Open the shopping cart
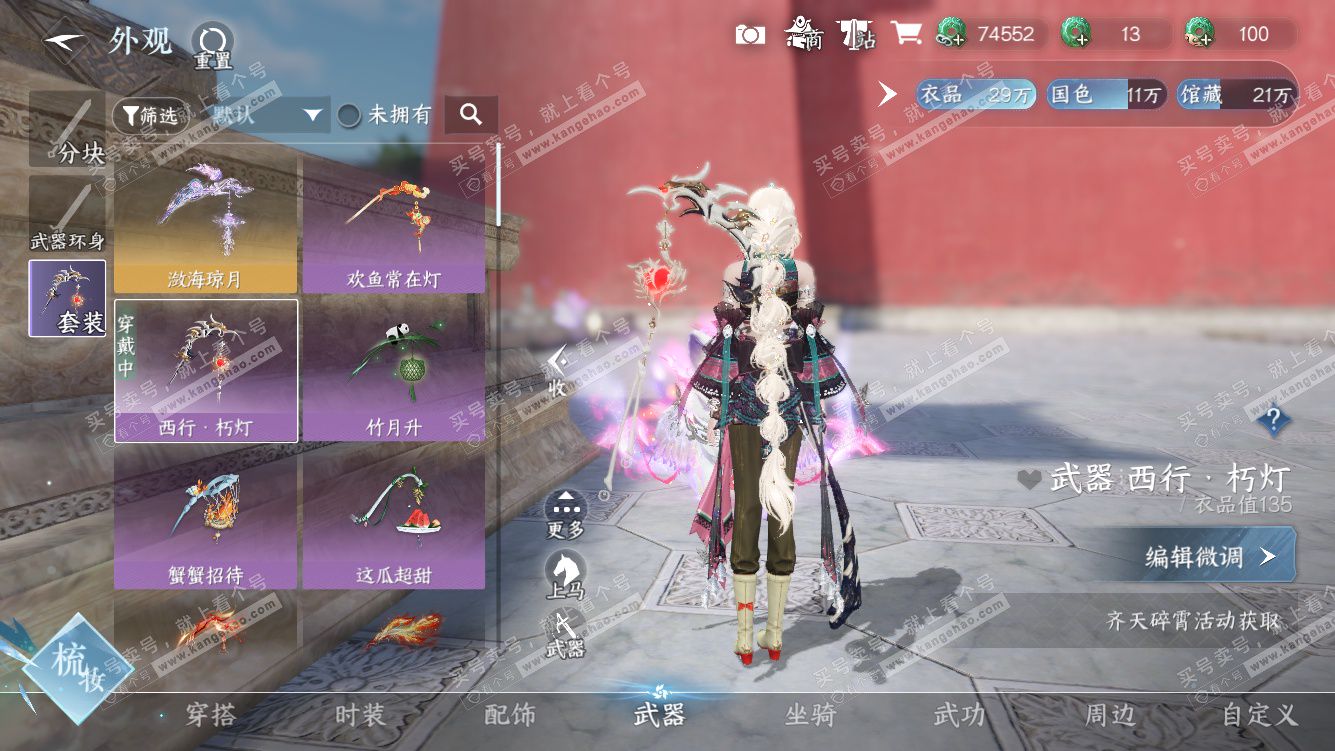The image size is (1335, 751). (x=906, y=34)
